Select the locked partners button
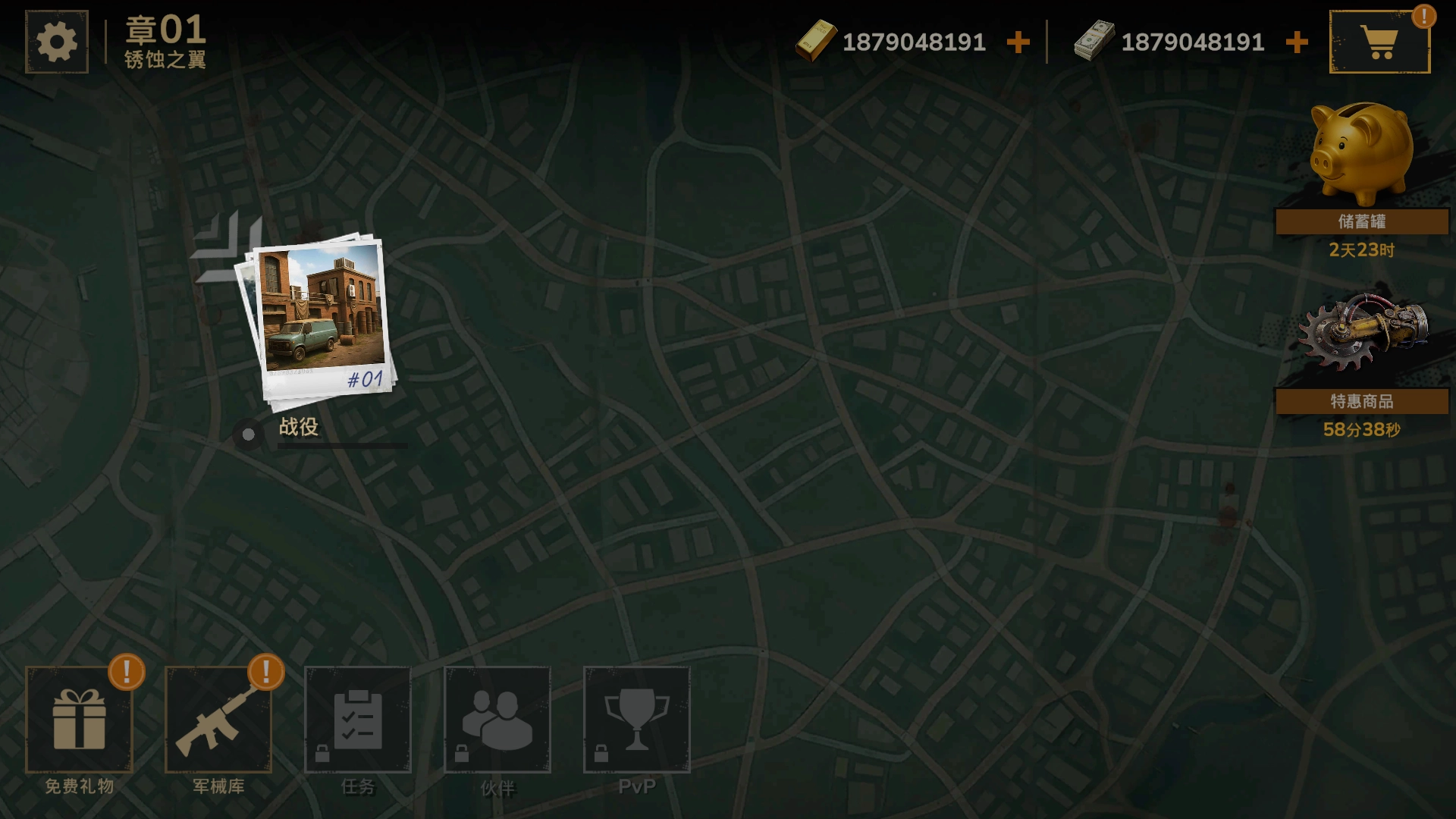Viewport: 1456px width, 819px height. click(x=497, y=720)
